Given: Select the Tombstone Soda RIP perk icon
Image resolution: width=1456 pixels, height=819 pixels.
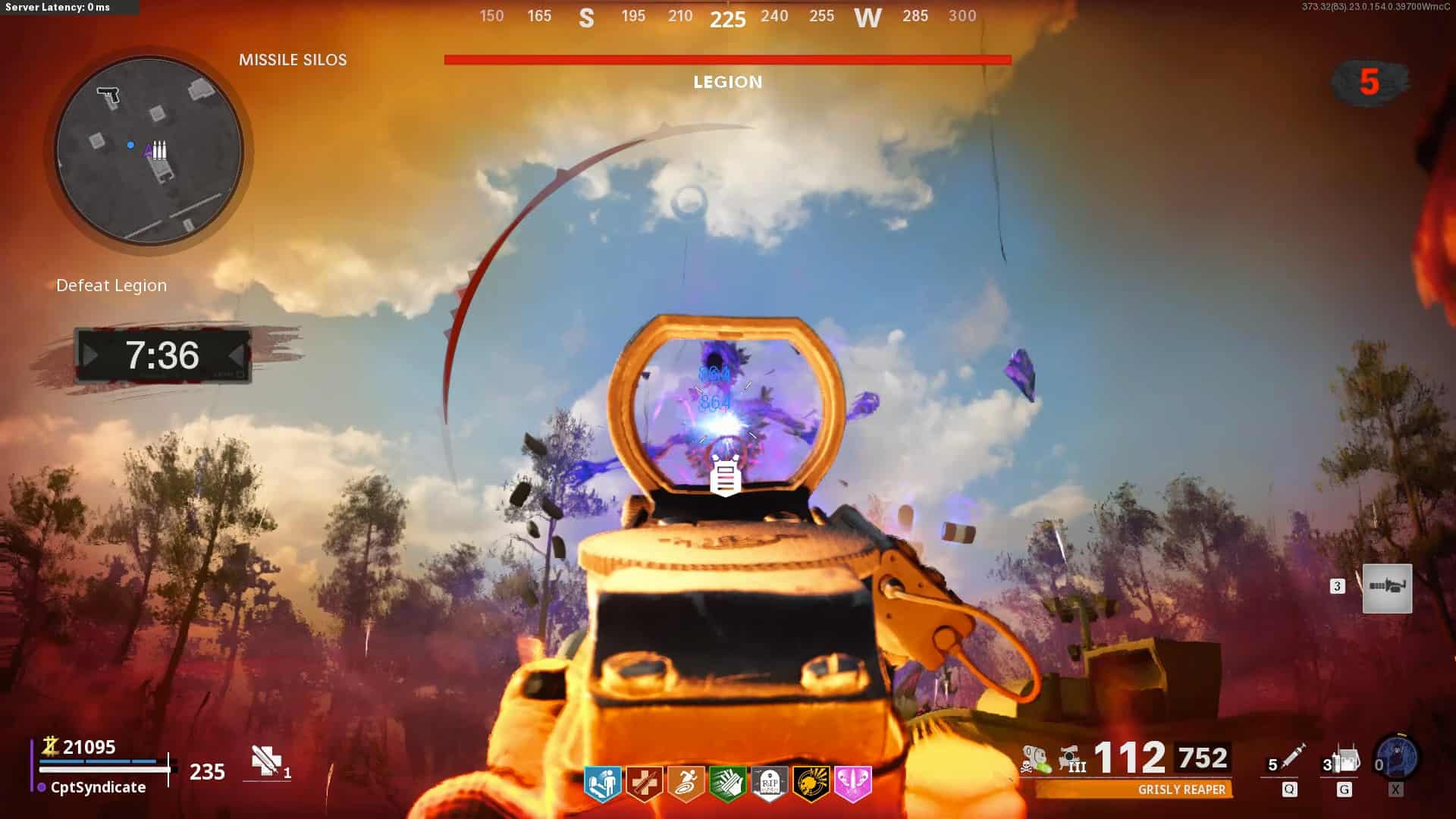Looking at the screenshot, I should (769, 783).
